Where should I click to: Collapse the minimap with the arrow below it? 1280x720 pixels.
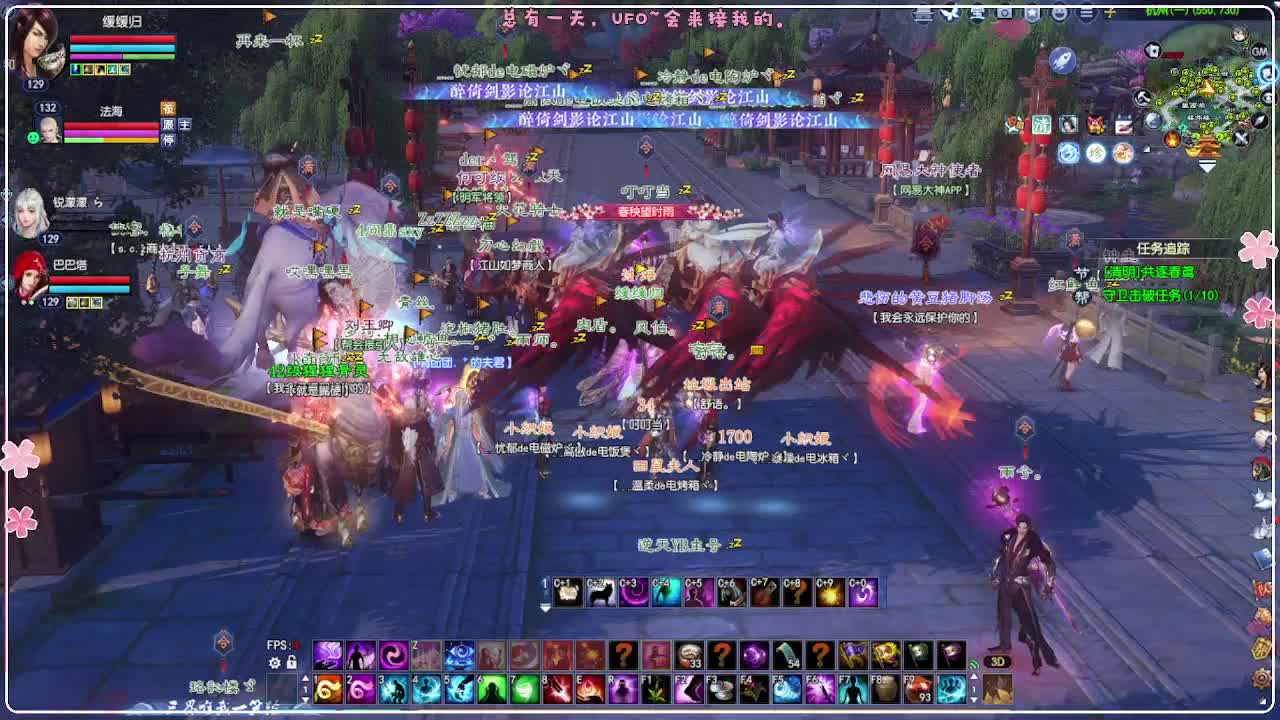[1206, 164]
